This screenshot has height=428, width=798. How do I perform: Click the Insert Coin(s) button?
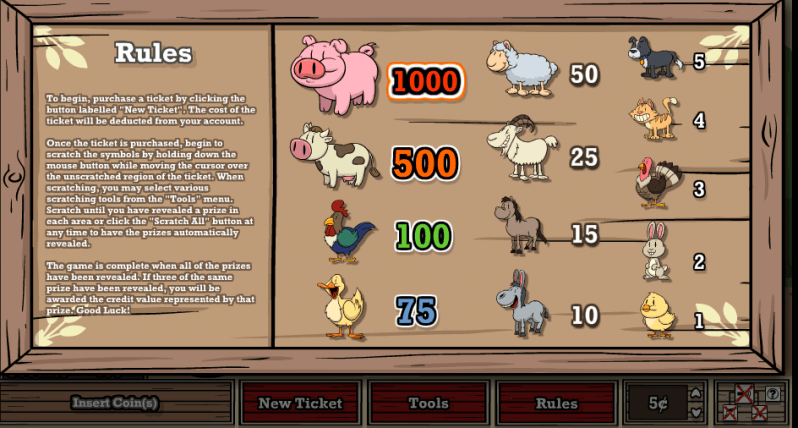(114, 403)
